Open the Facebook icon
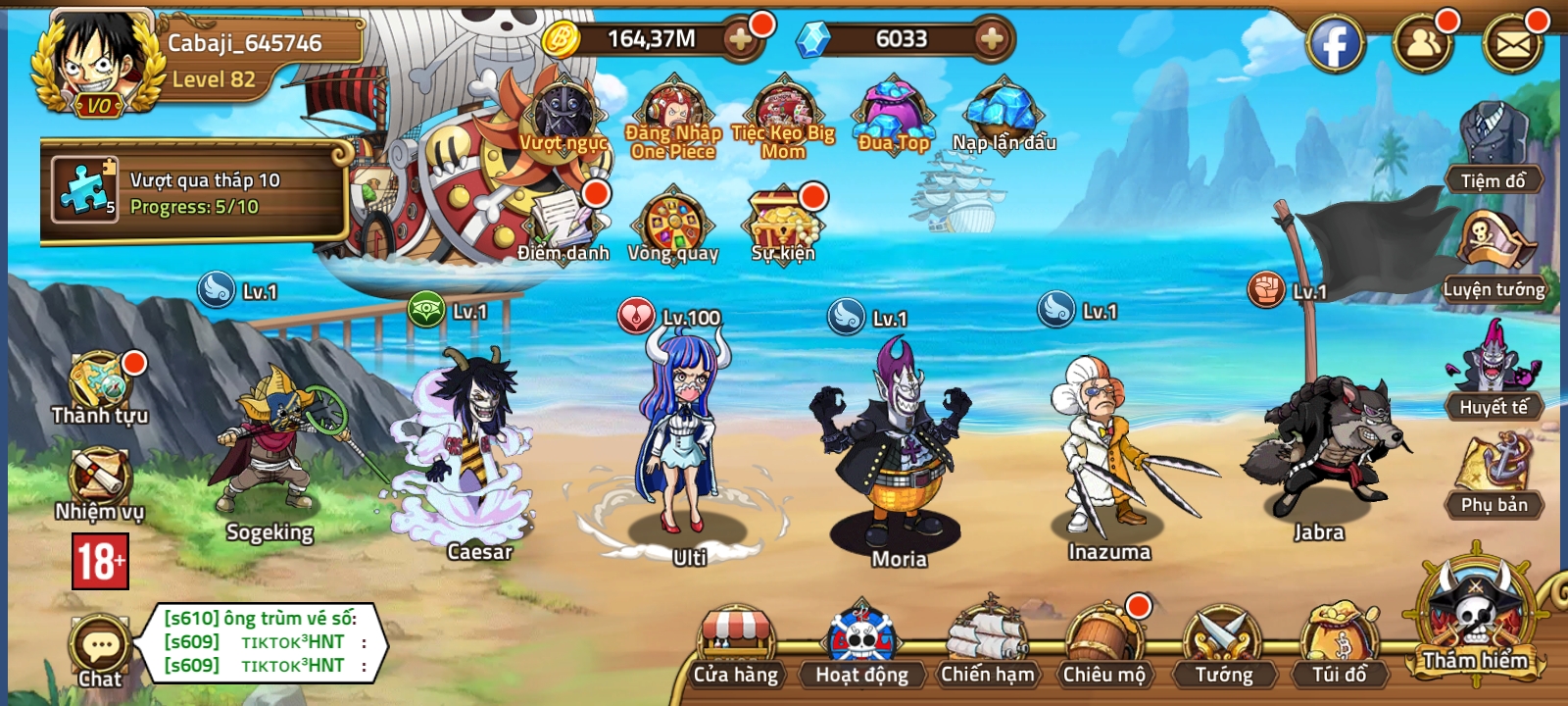The width and height of the screenshot is (1568, 706). point(1335,44)
